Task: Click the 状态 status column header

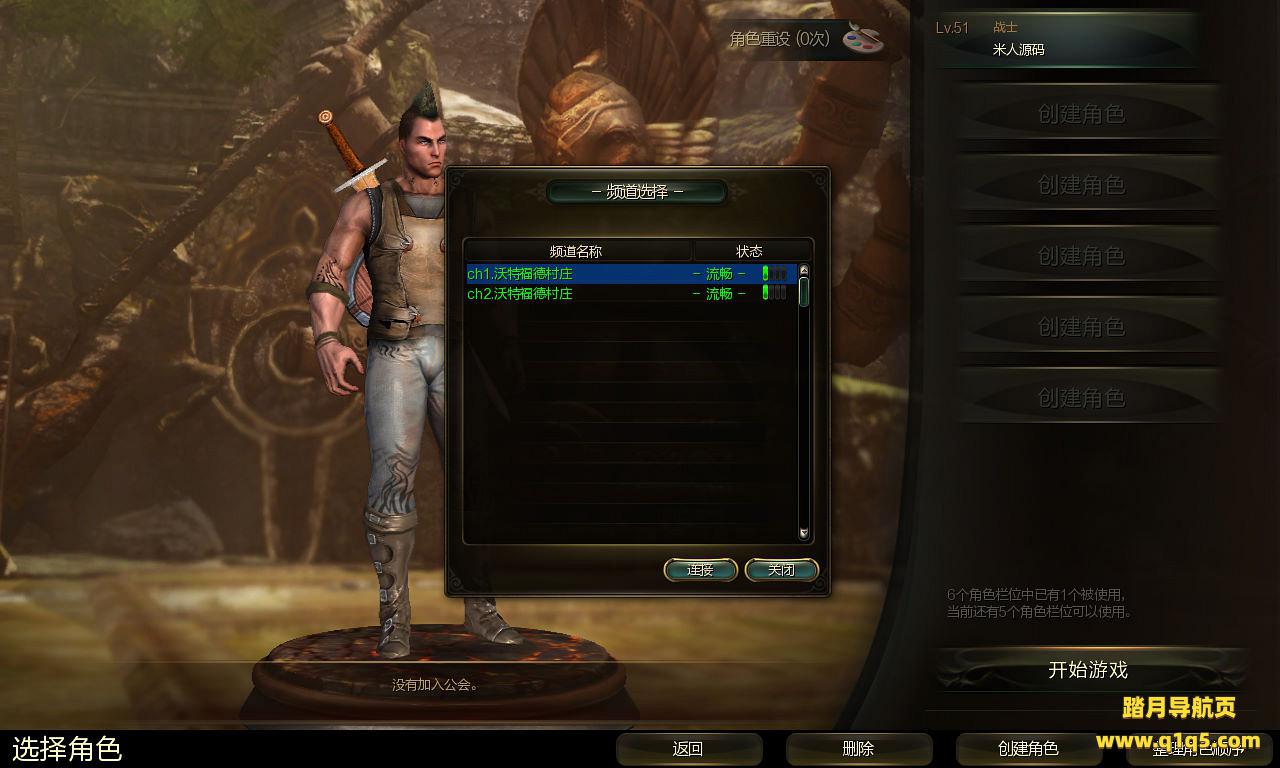Action: pos(749,251)
